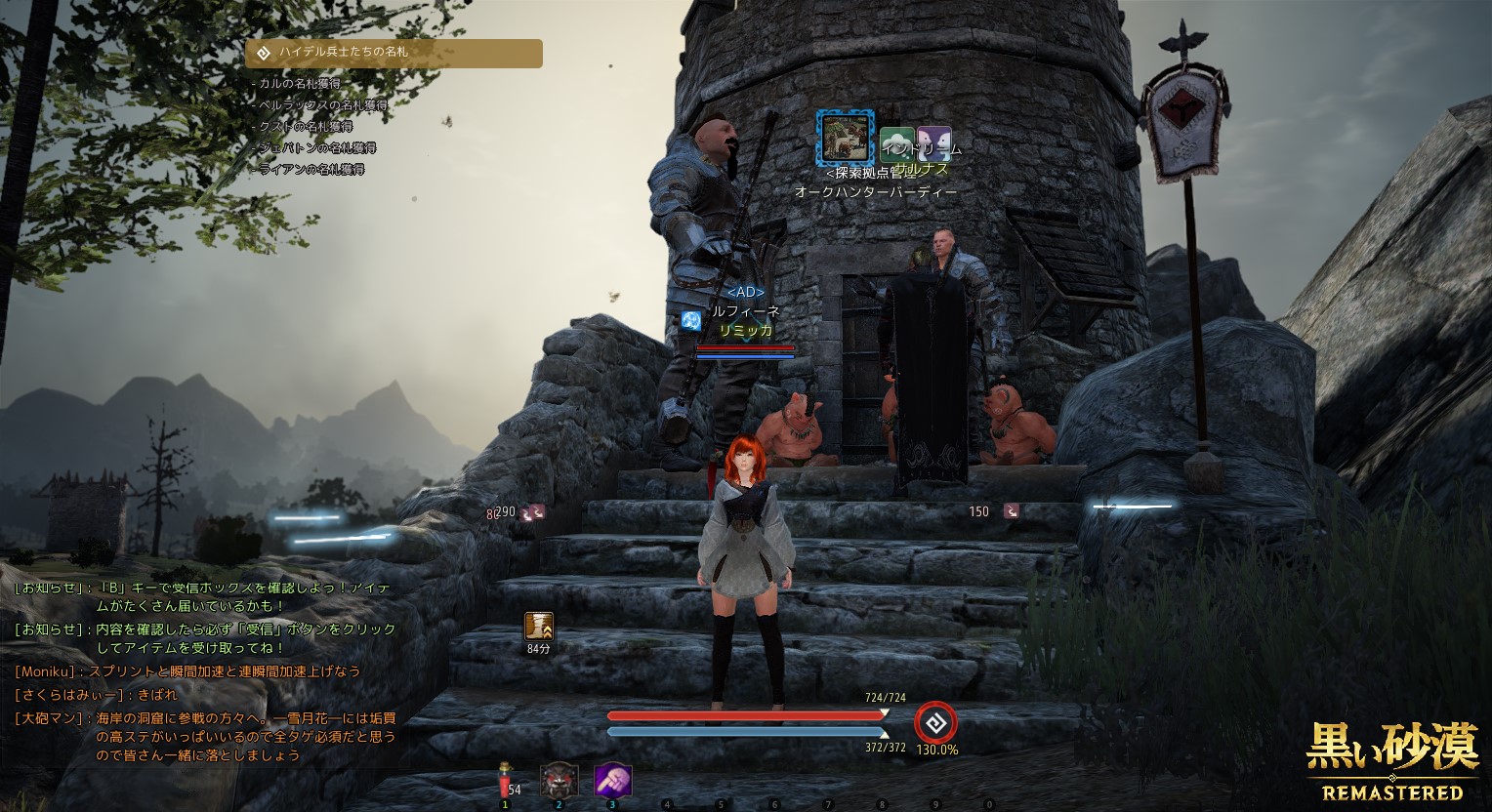Select the Moniku player name in chat
The width and height of the screenshot is (1492, 812).
[x=51, y=671]
